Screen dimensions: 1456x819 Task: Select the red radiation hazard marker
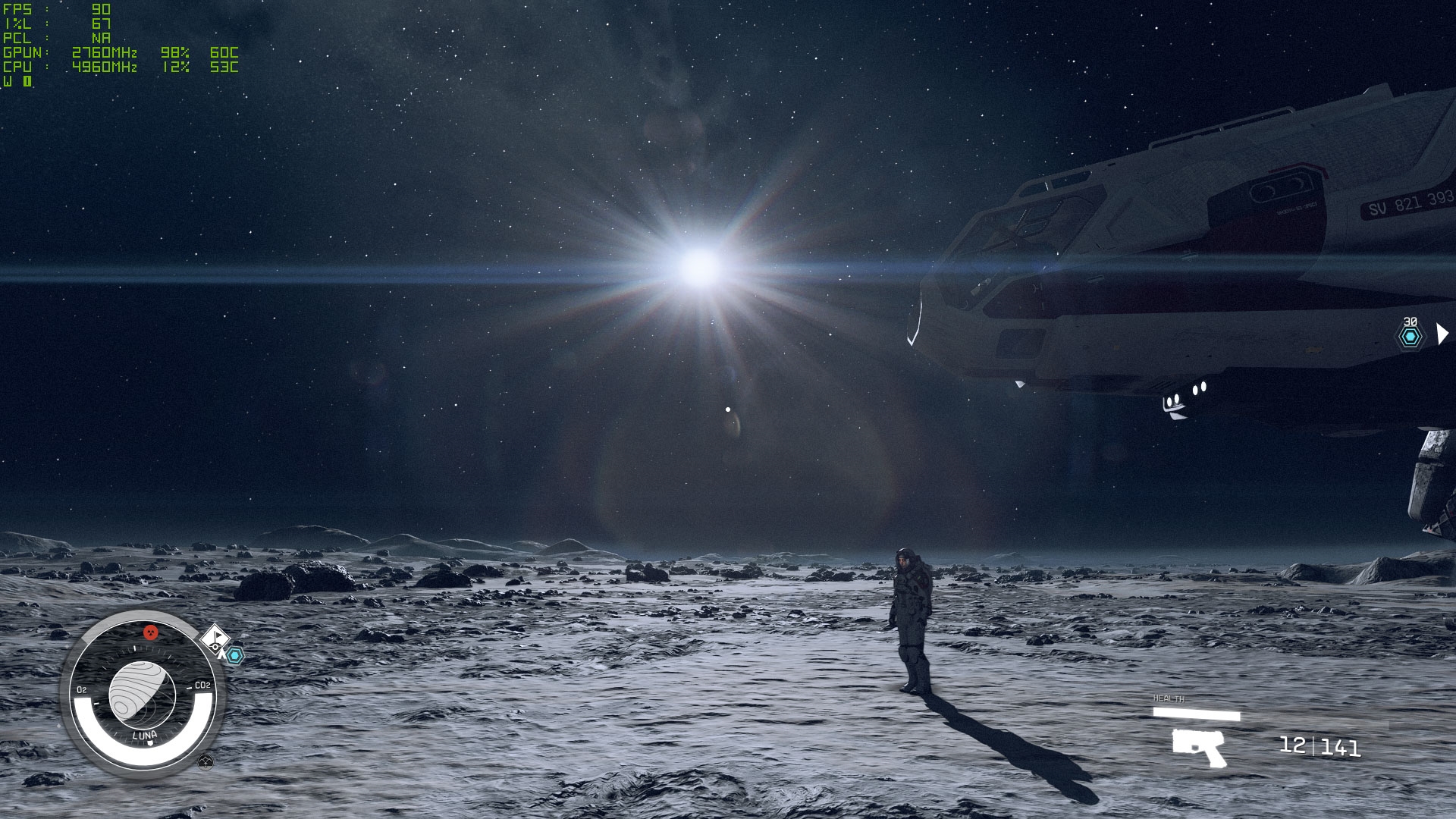tap(151, 632)
